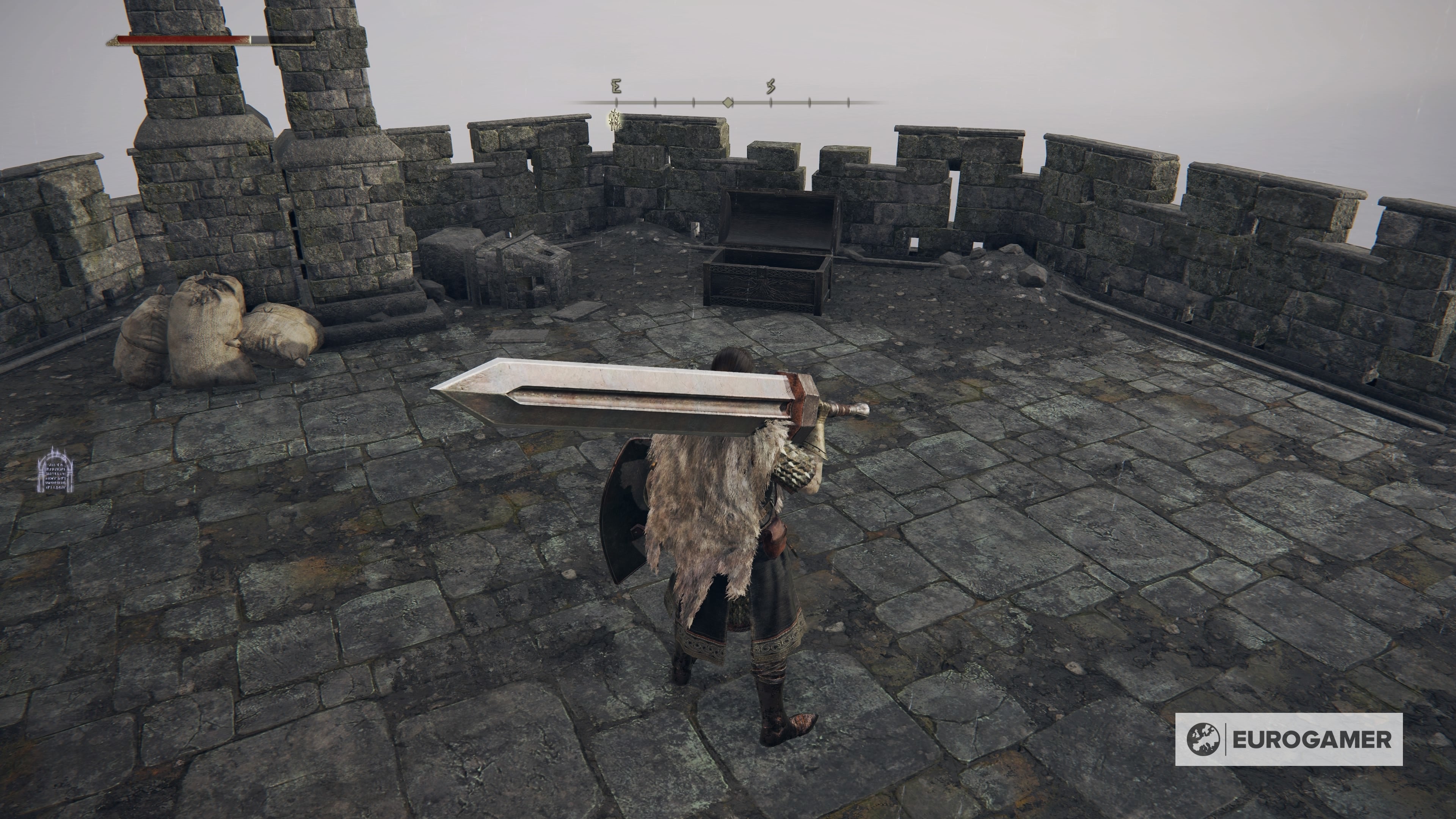
Task: Select the South rune marker on the compass
Action: [x=771, y=86]
